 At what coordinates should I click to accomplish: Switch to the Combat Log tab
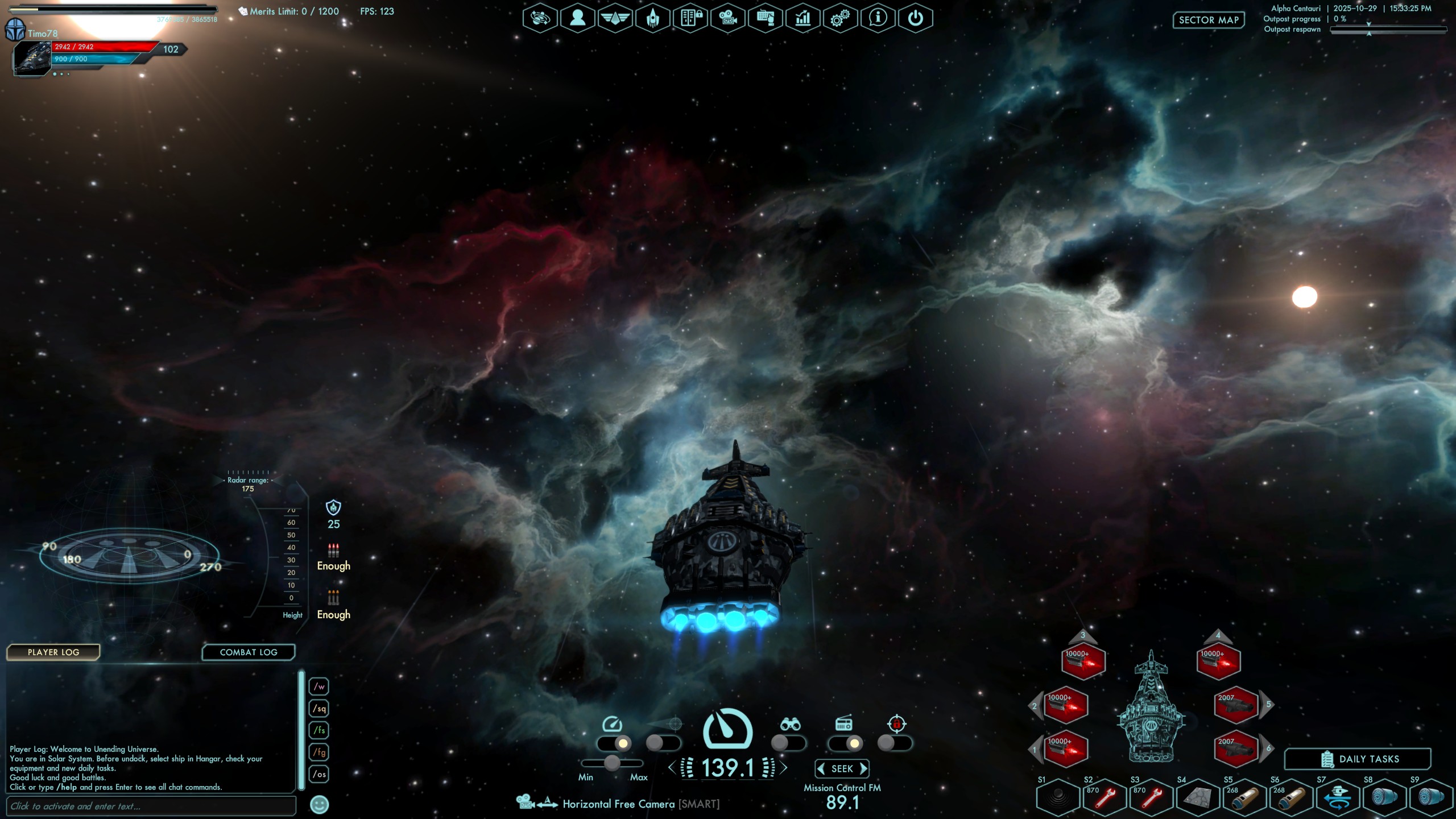249,652
